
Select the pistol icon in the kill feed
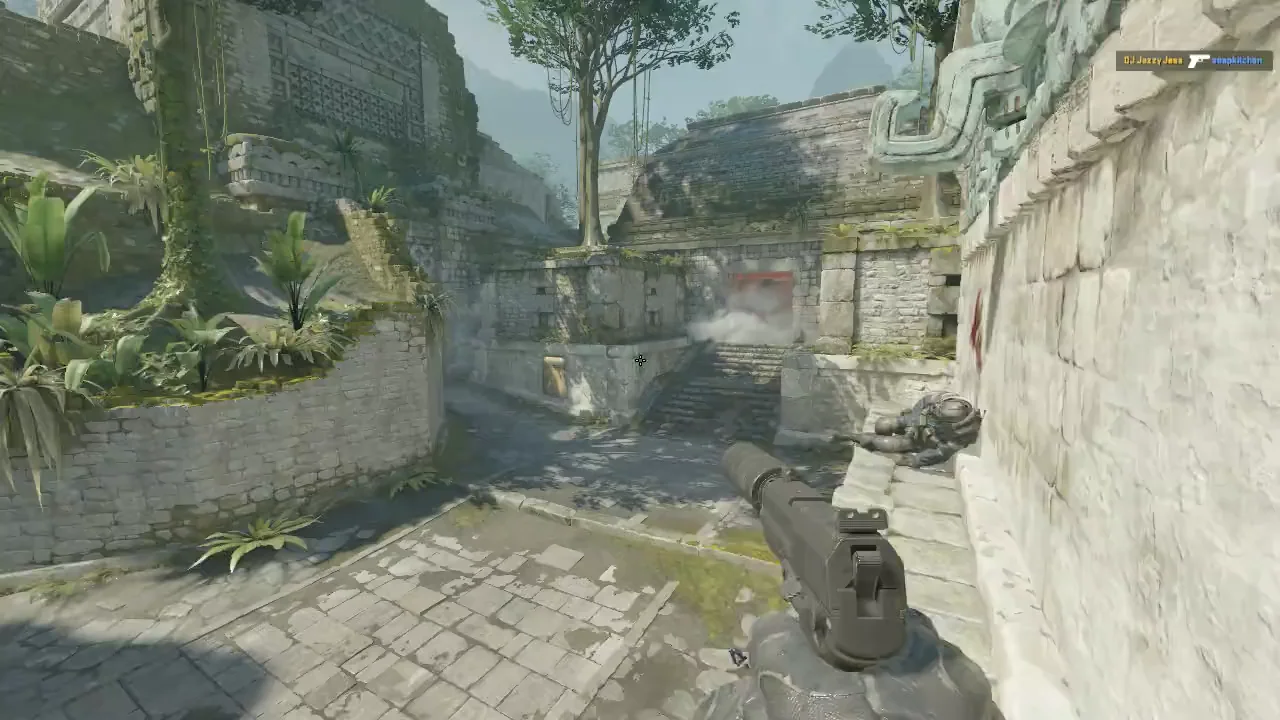[x=1199, y=61]
